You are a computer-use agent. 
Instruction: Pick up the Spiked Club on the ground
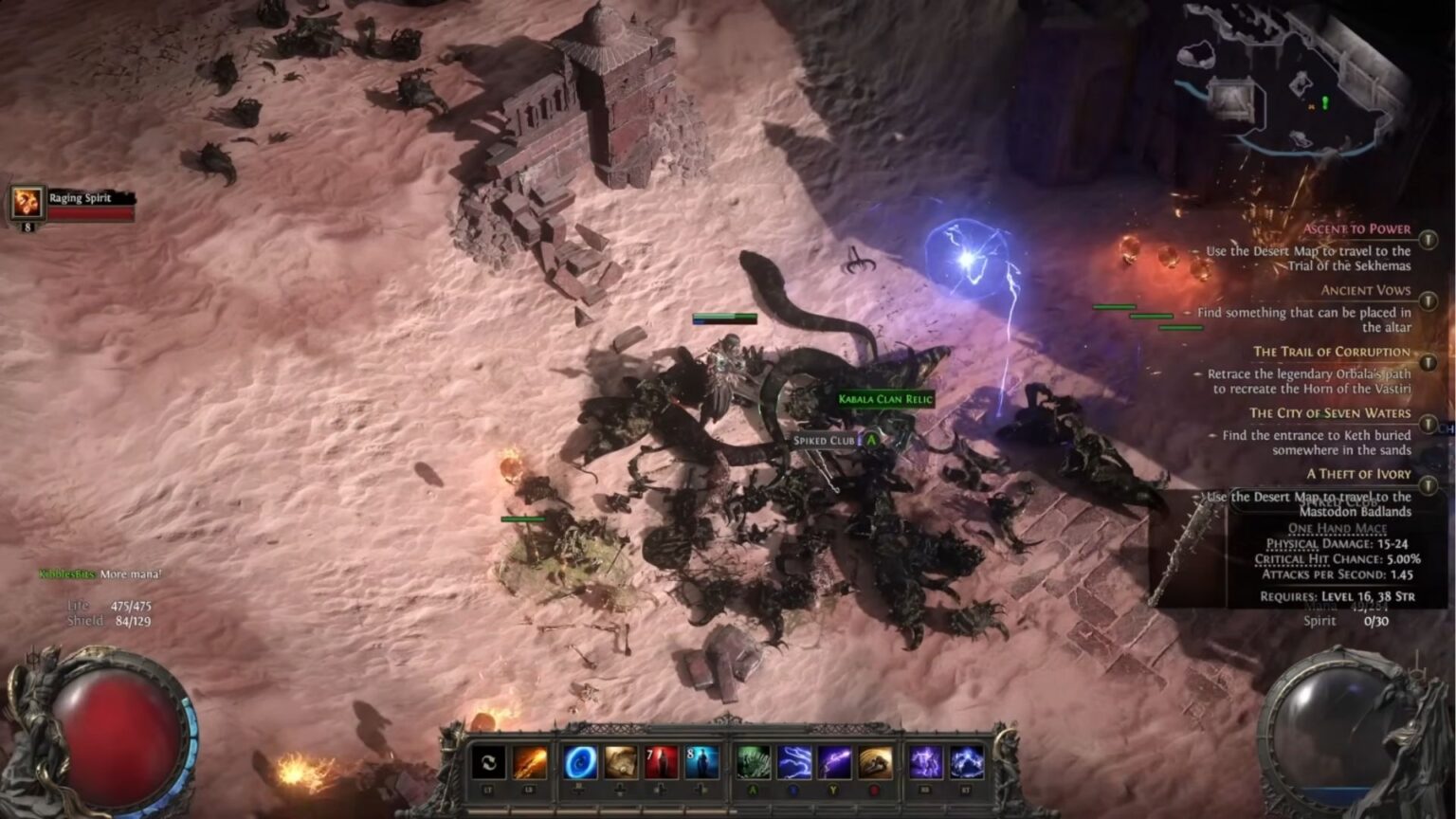823,440
